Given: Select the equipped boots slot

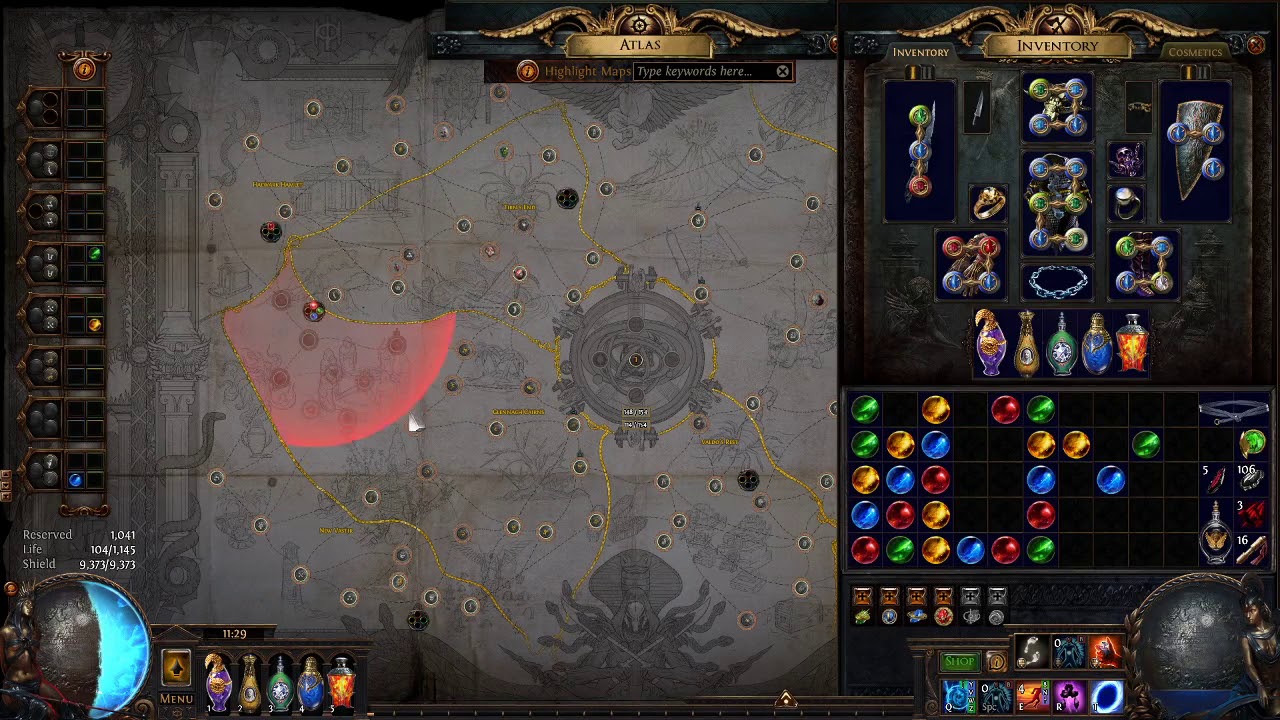Looking at the screenshot, I should coord(1144,264).
